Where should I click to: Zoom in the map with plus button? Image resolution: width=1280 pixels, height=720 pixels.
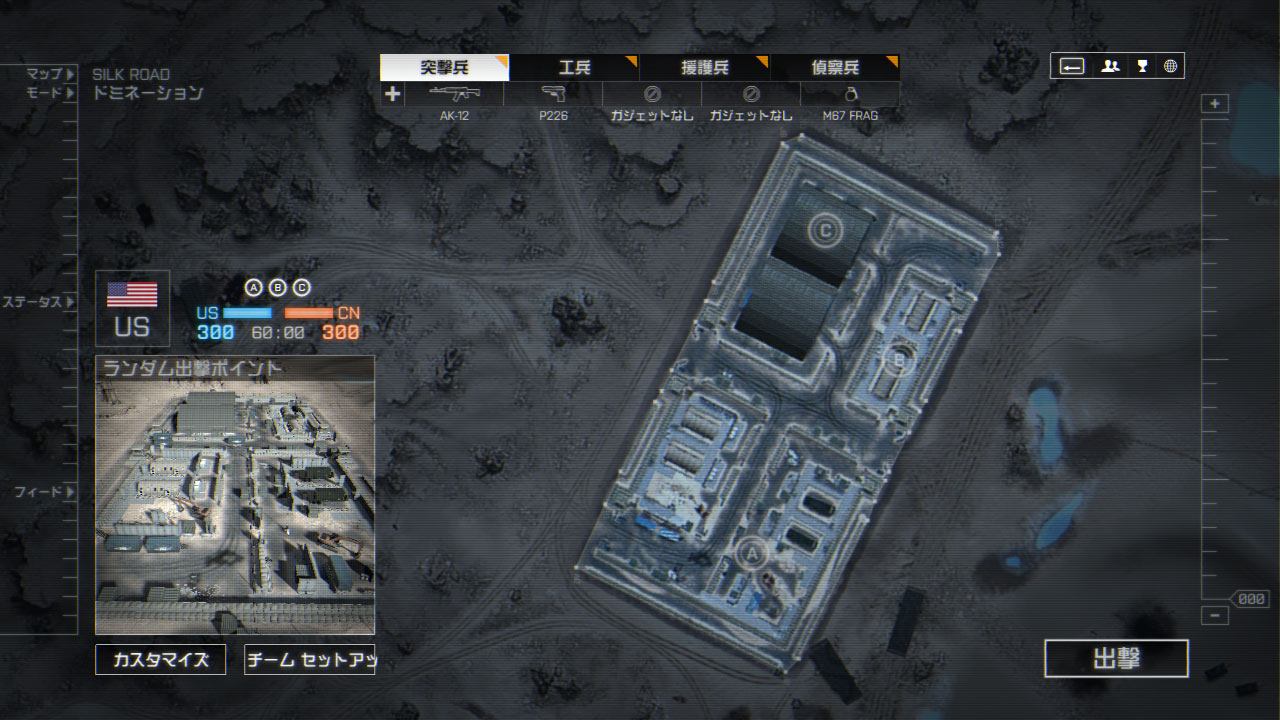click(x=1215, y=104)
